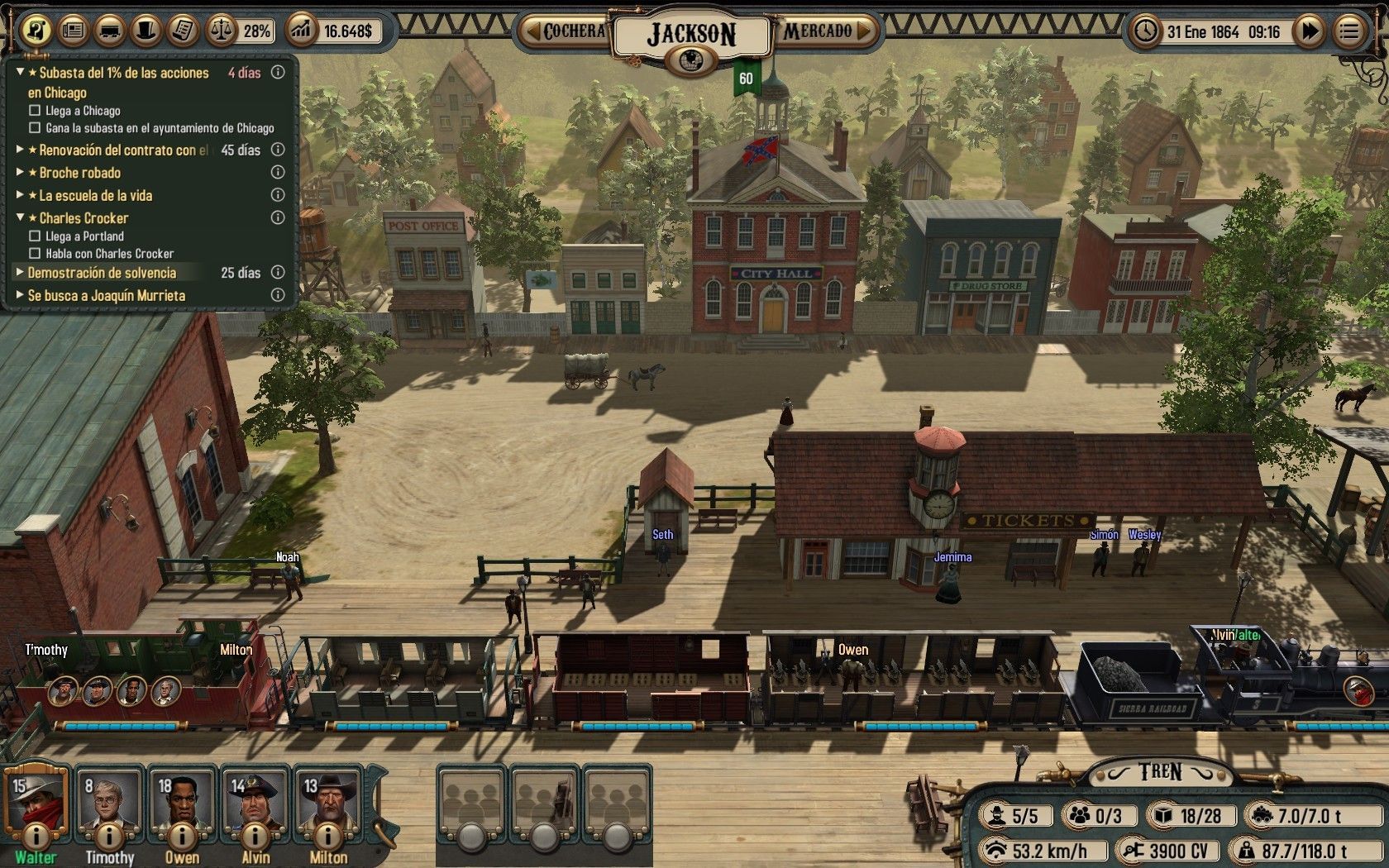Show info for Charles Crocker quest
This screenshot has height=868, width=1389.
[278, 218]
